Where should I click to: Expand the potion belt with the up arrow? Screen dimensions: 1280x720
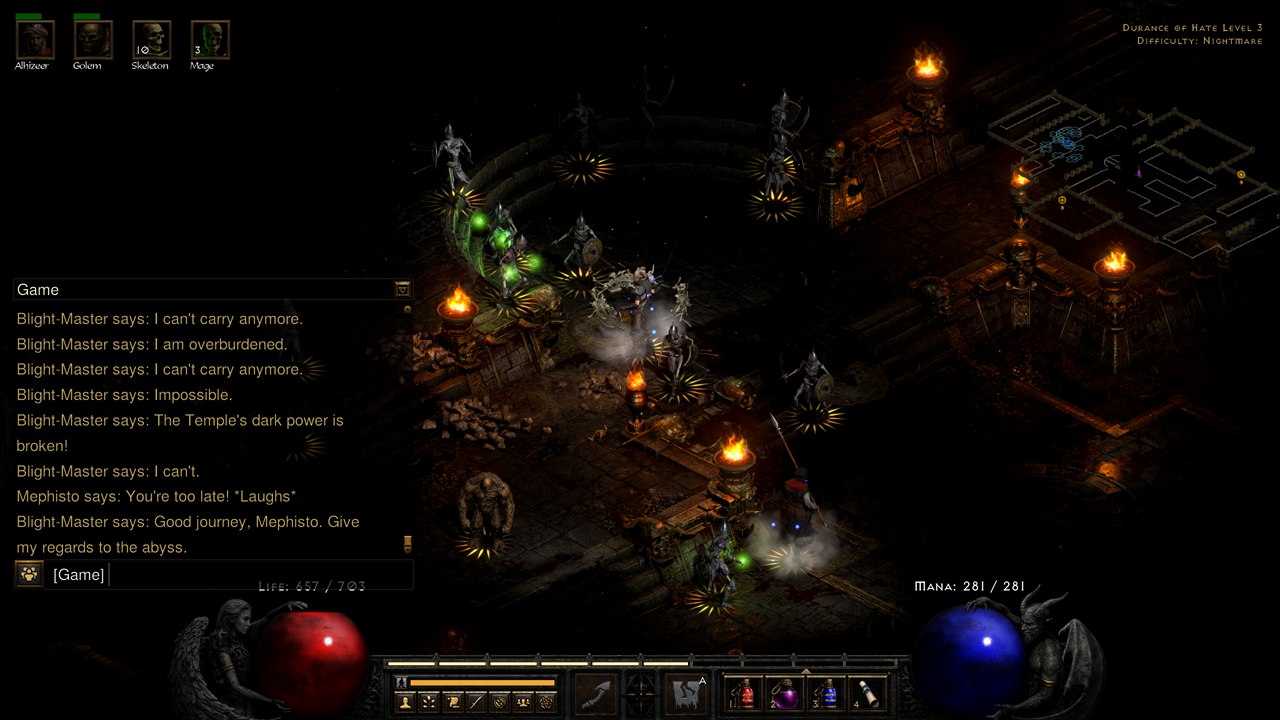pos(806,670)
